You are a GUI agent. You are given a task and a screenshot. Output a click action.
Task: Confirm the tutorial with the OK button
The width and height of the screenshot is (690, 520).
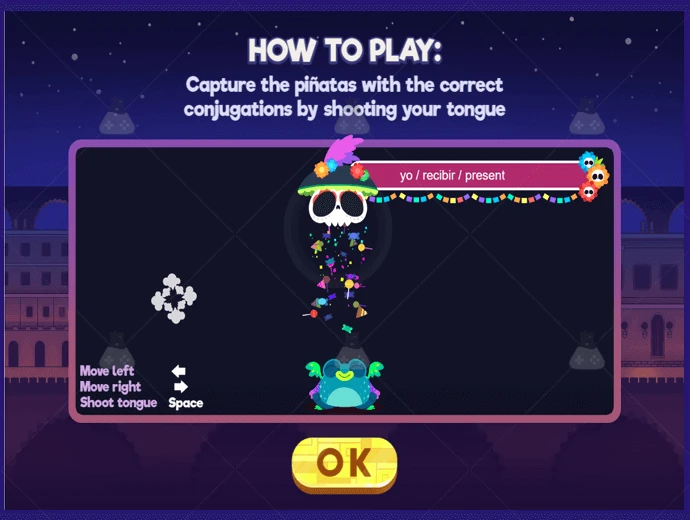click(x=344, y=462)
